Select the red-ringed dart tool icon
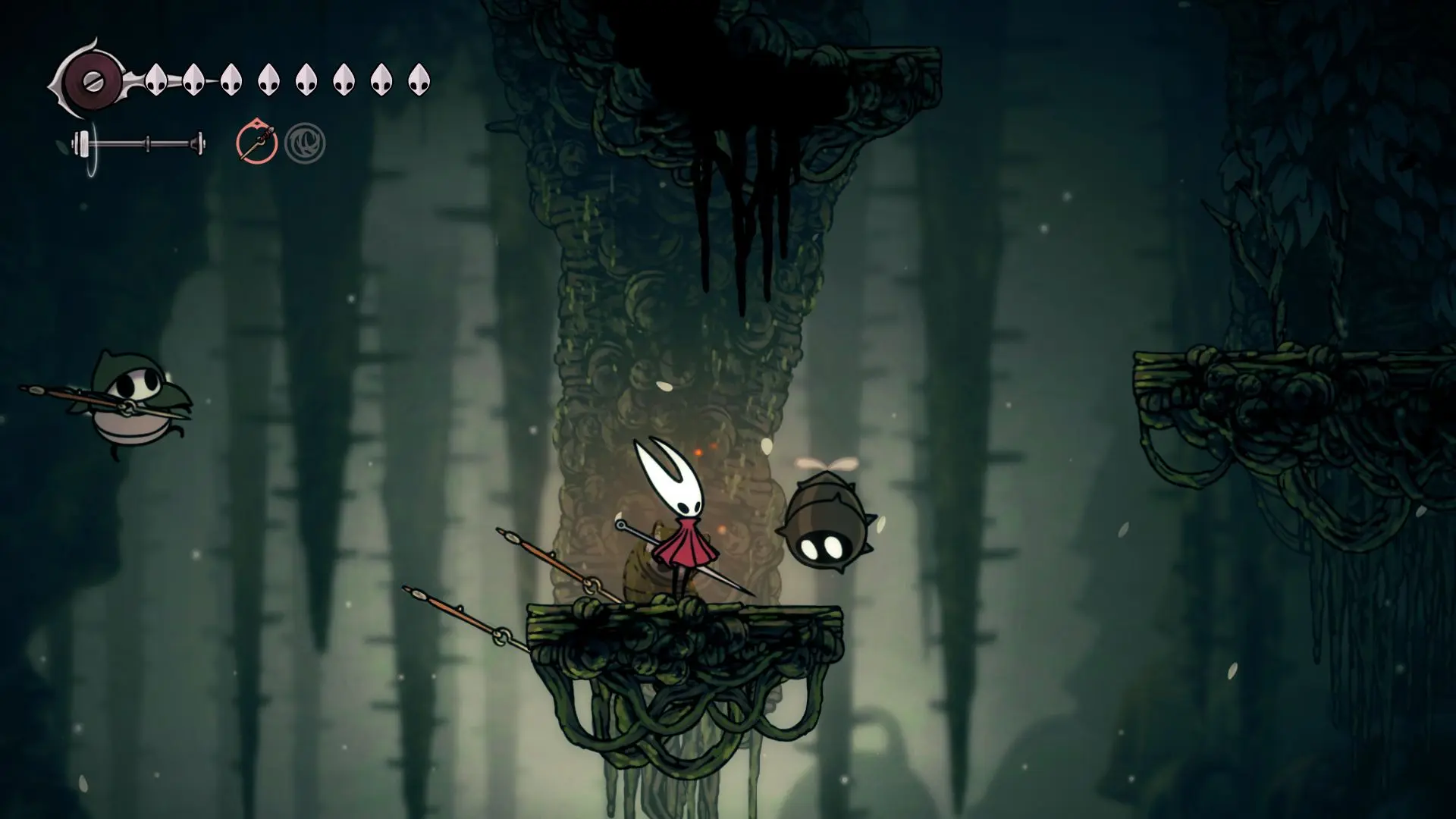The image size is (1456, 819). (x=256, y=143)
